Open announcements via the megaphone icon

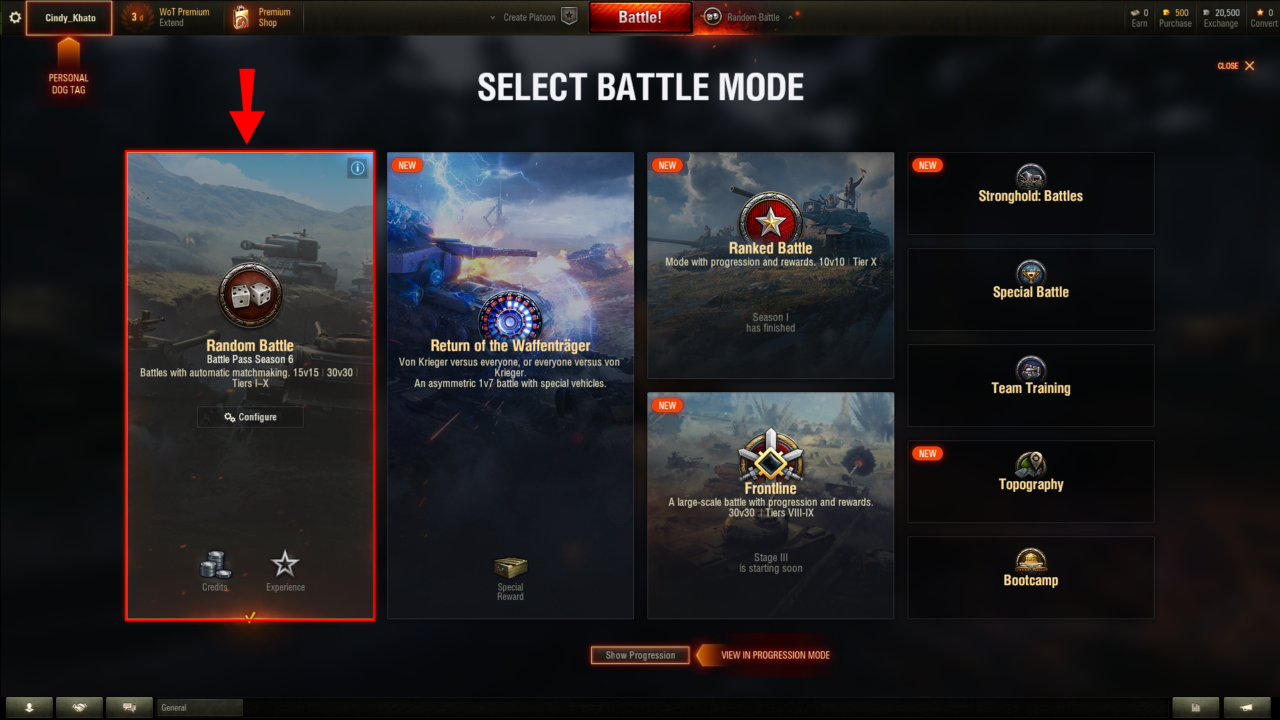[x=1247, y=707]
